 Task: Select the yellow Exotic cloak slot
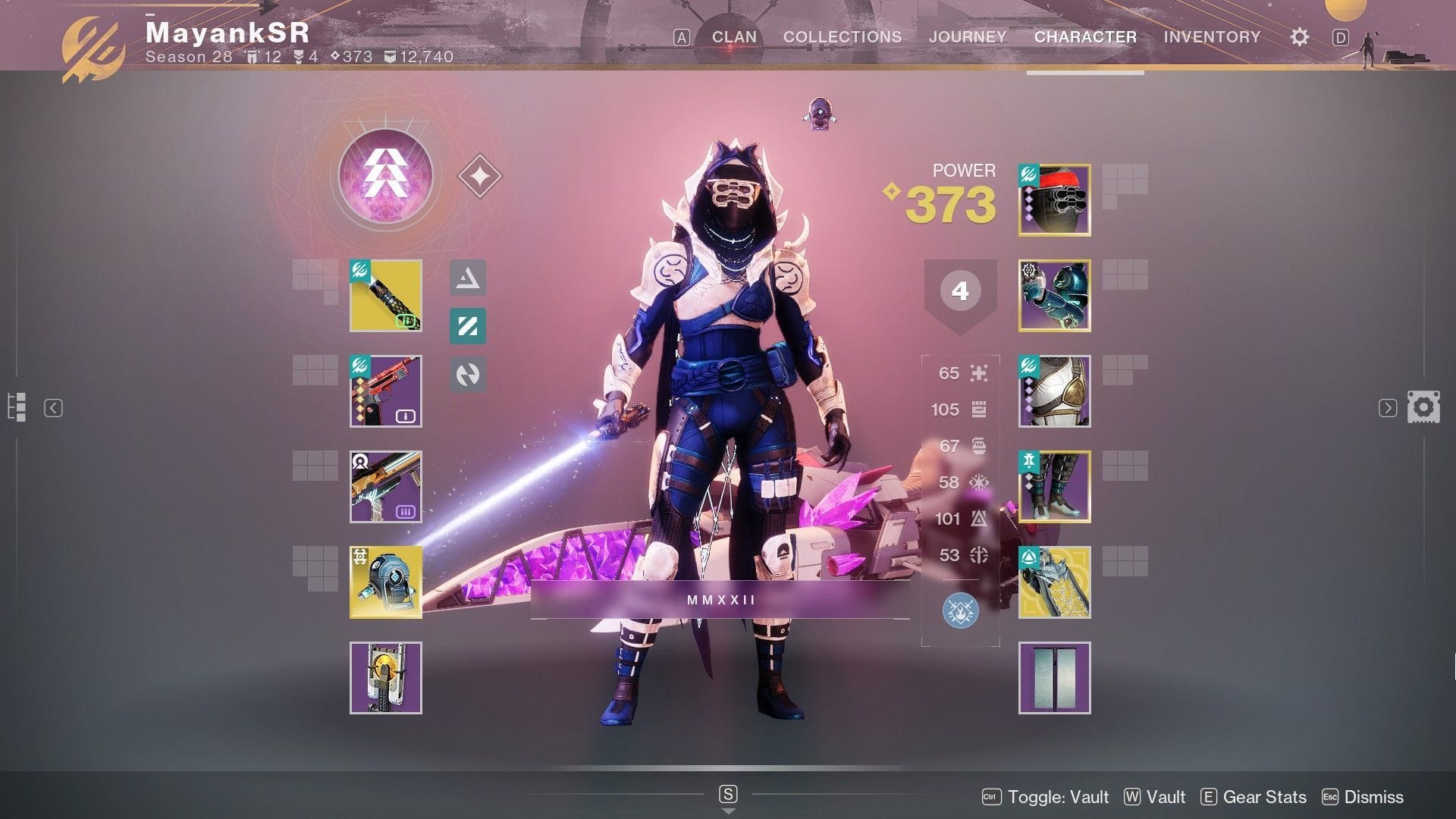pyautogui.click(x=1055, y=581)
